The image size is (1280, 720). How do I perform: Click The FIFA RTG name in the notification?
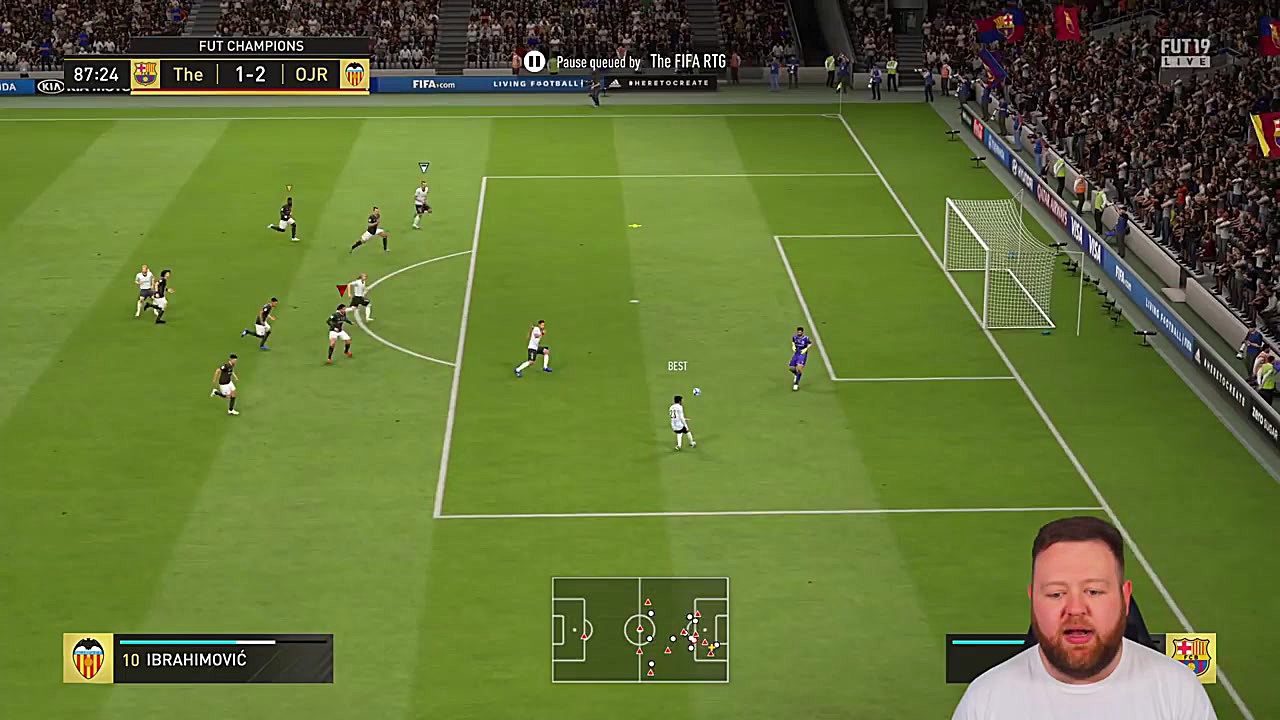(687, 61)
